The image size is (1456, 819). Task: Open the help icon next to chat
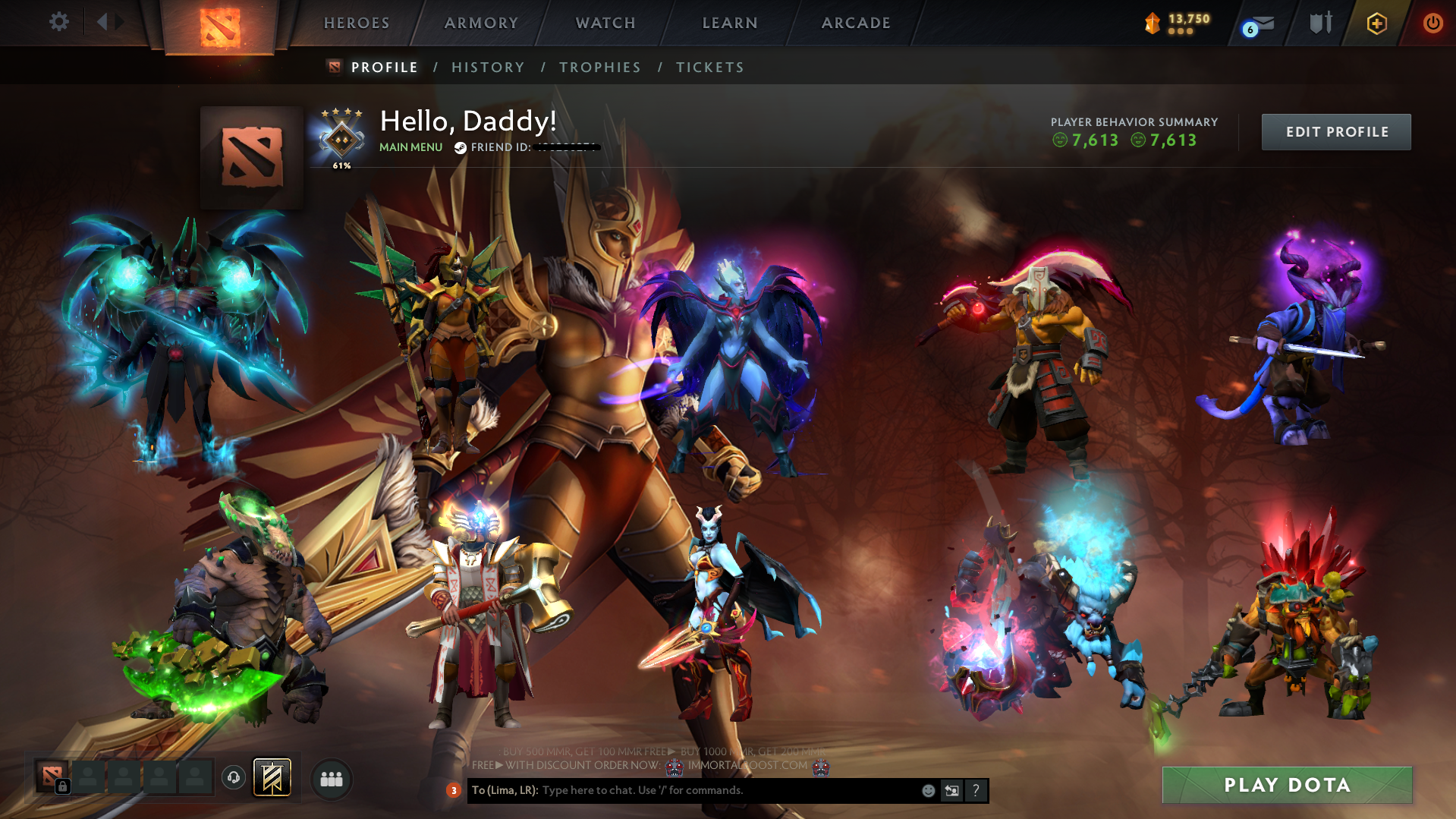click(x=976, y=790)
